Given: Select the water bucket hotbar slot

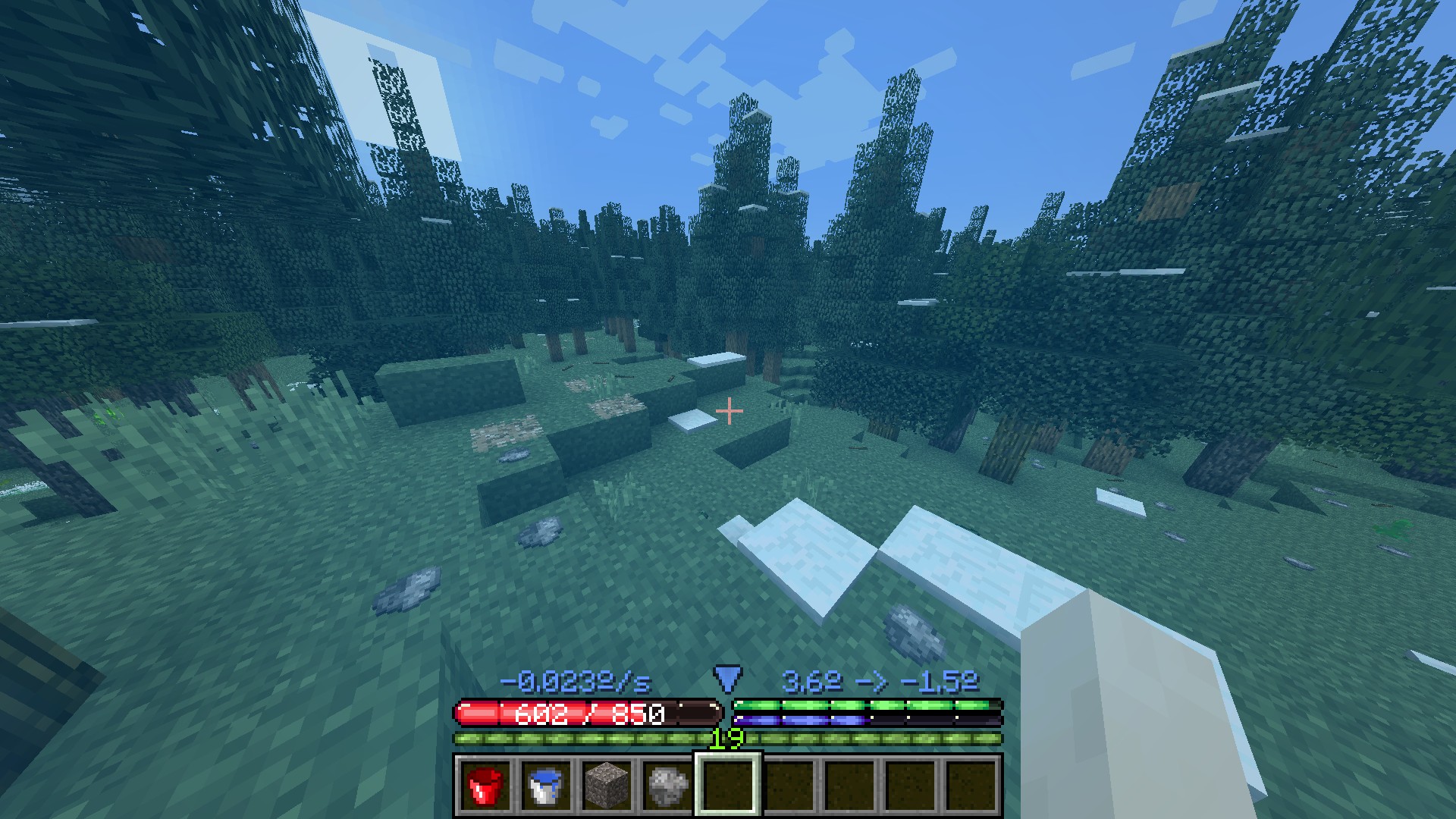Looking at the screenshot, I should point(546,785).
